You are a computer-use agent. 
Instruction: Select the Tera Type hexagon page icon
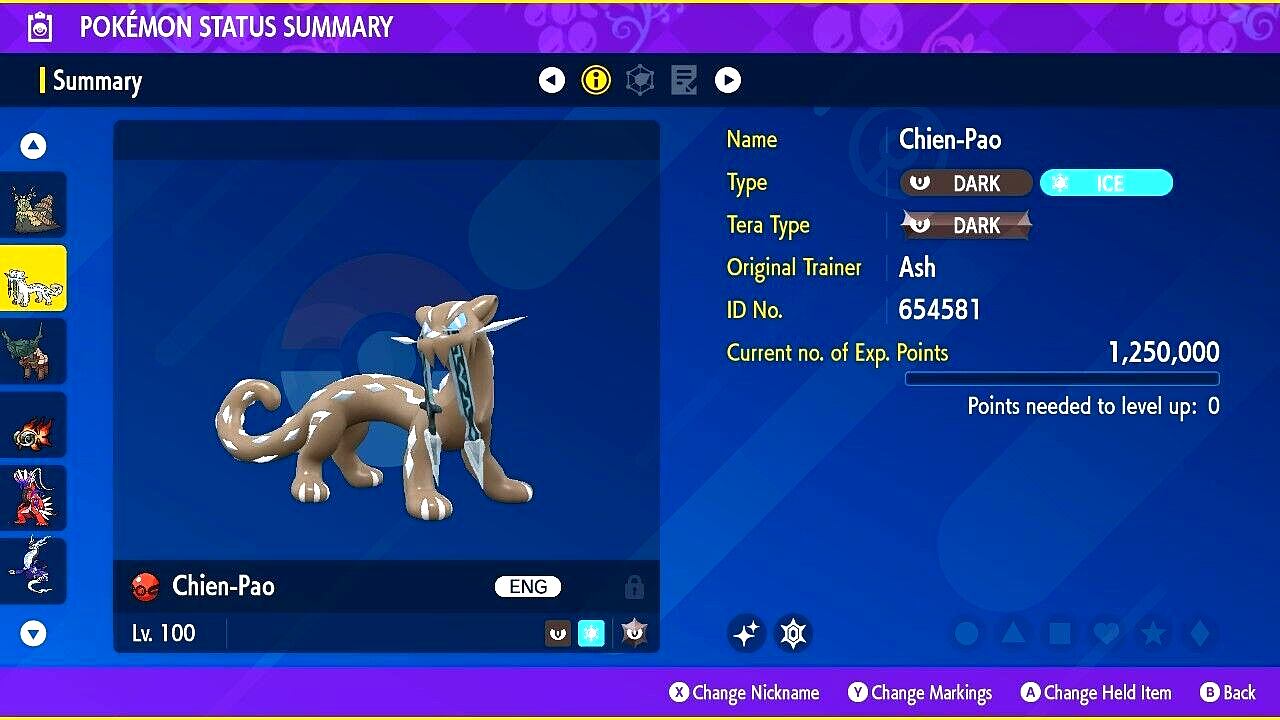639,79
